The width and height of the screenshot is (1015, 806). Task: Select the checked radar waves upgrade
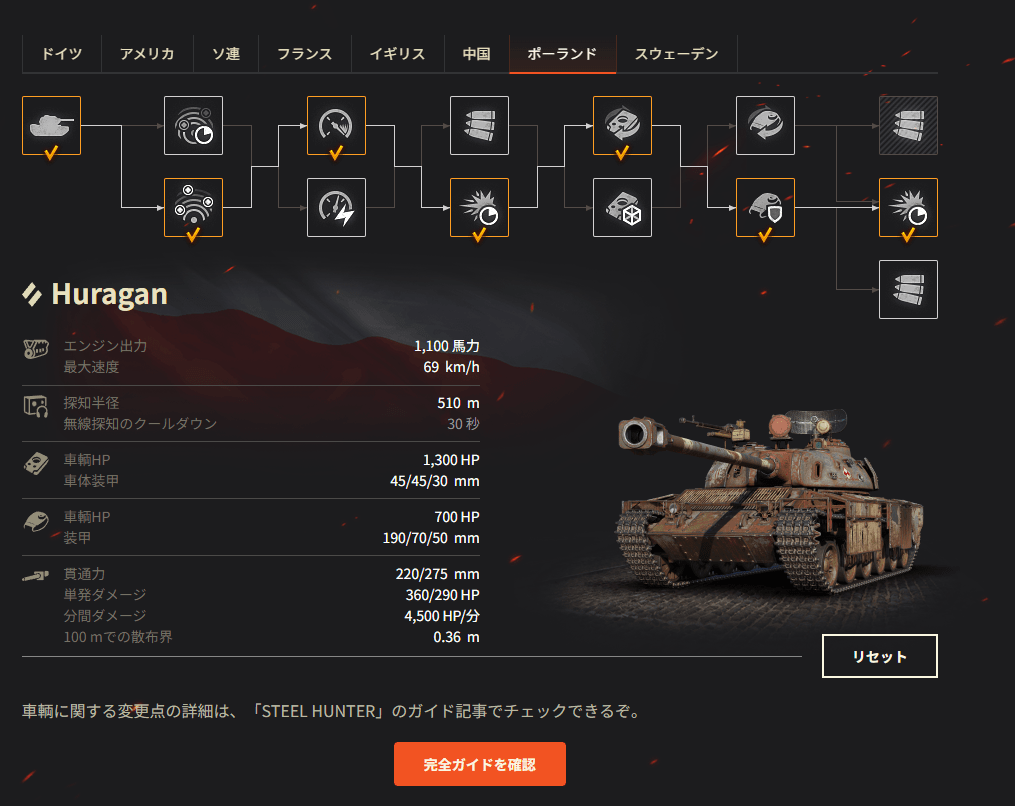(x=194, y=207)
